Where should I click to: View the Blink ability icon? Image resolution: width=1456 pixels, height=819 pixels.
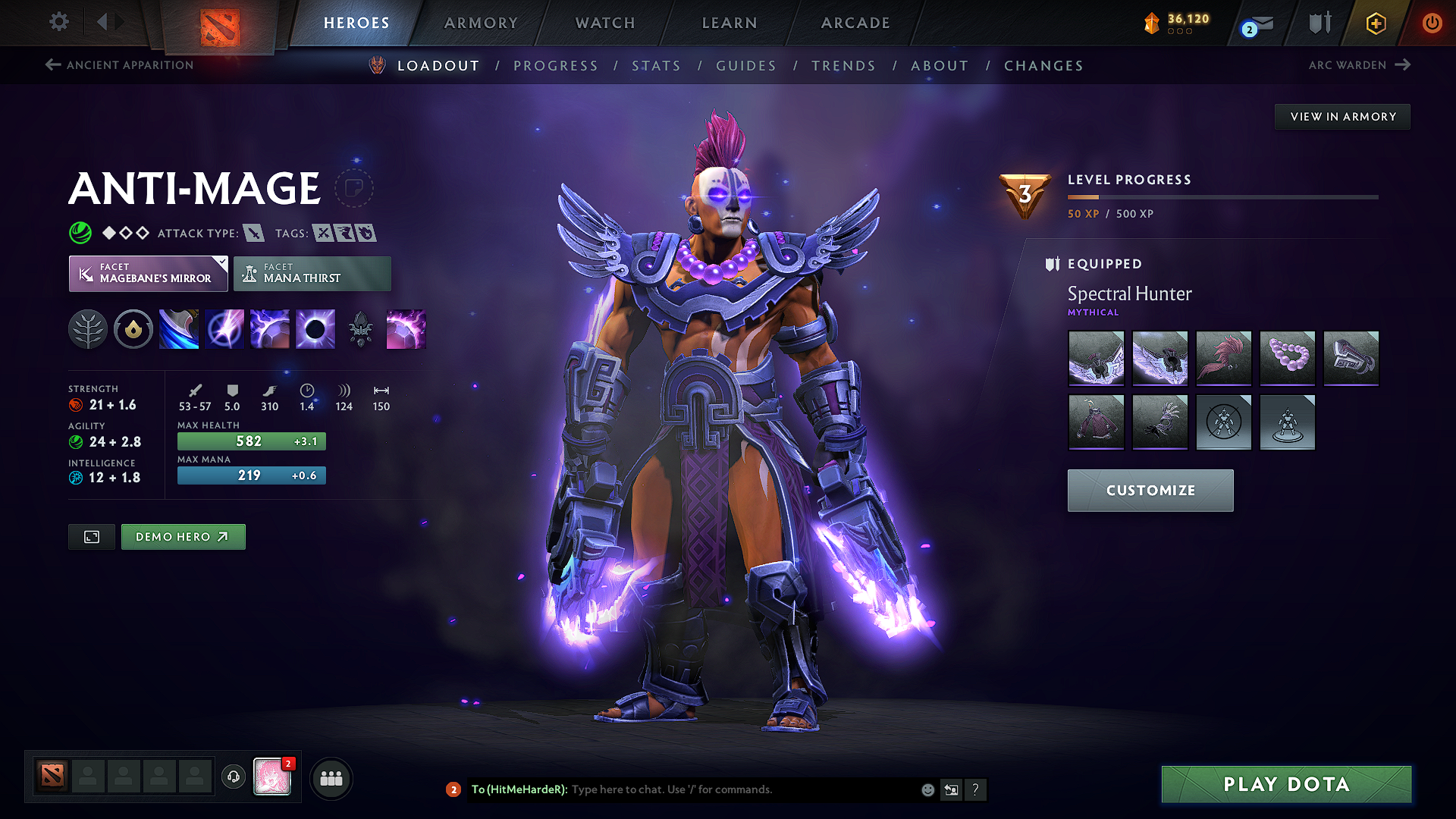tap(224, 328)
